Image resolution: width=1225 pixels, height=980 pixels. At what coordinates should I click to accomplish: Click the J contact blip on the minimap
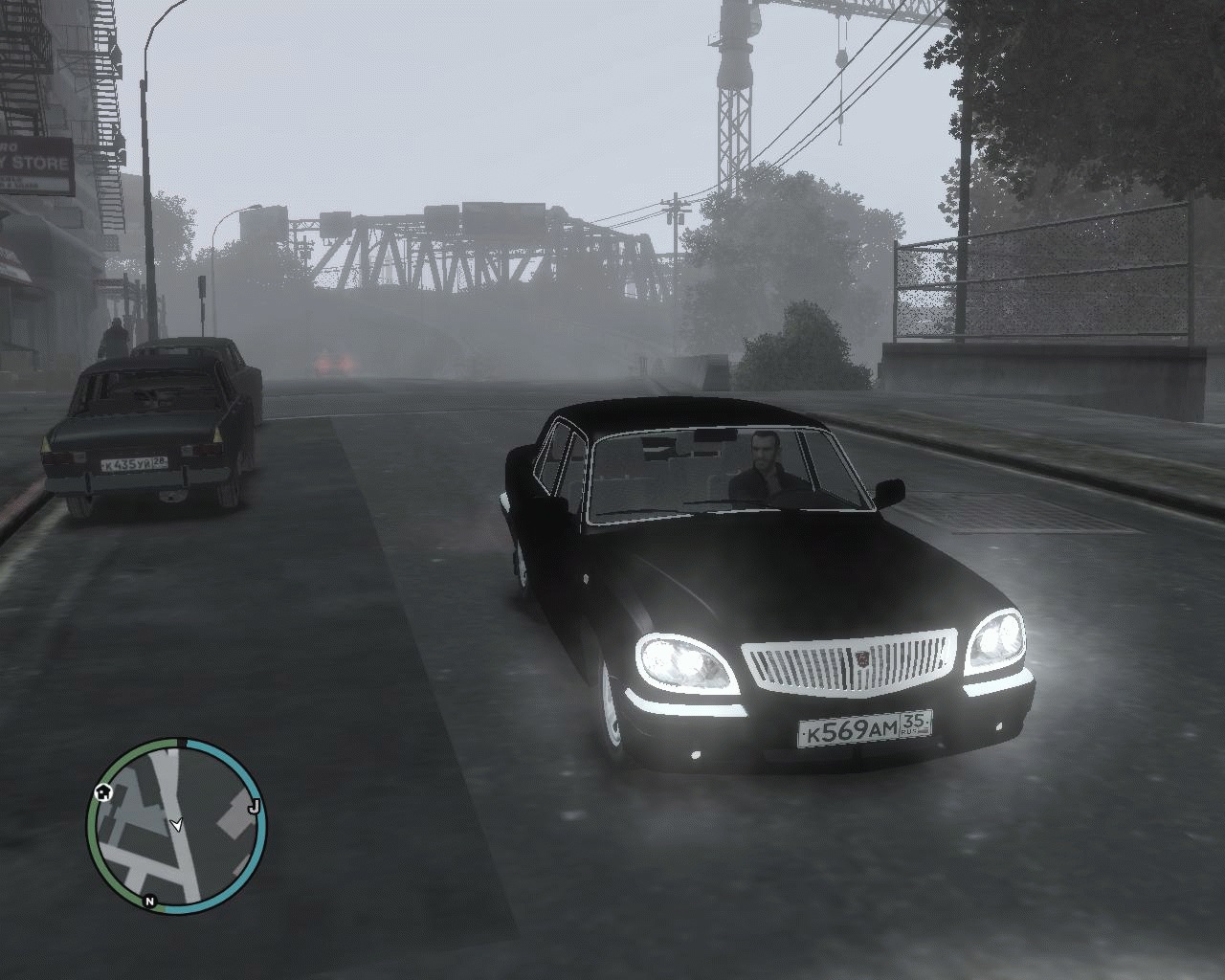pos(254,808)
